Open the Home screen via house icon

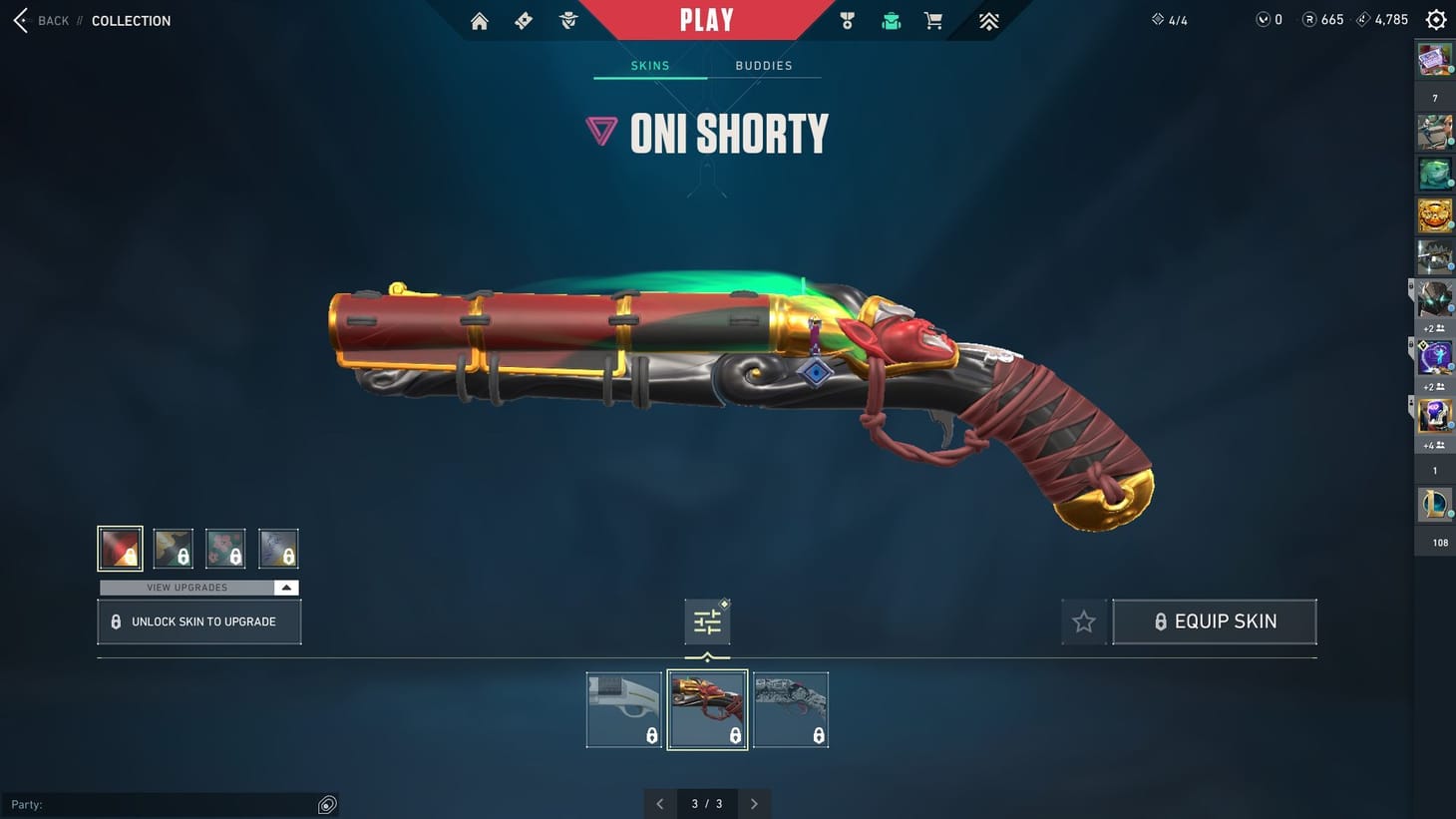[x=479, y=20]
